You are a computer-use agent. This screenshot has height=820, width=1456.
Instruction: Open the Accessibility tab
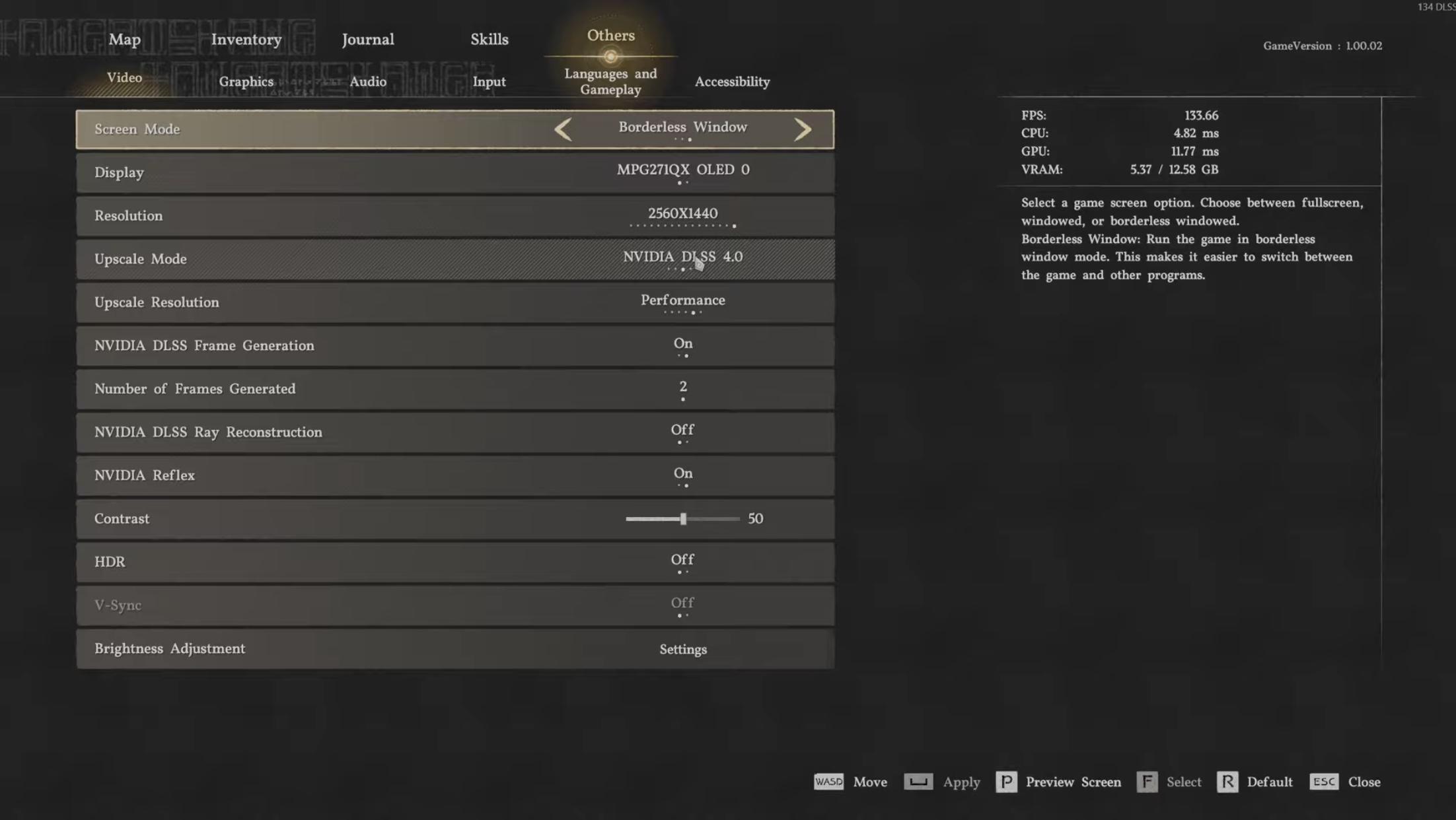tap(731, 81)
